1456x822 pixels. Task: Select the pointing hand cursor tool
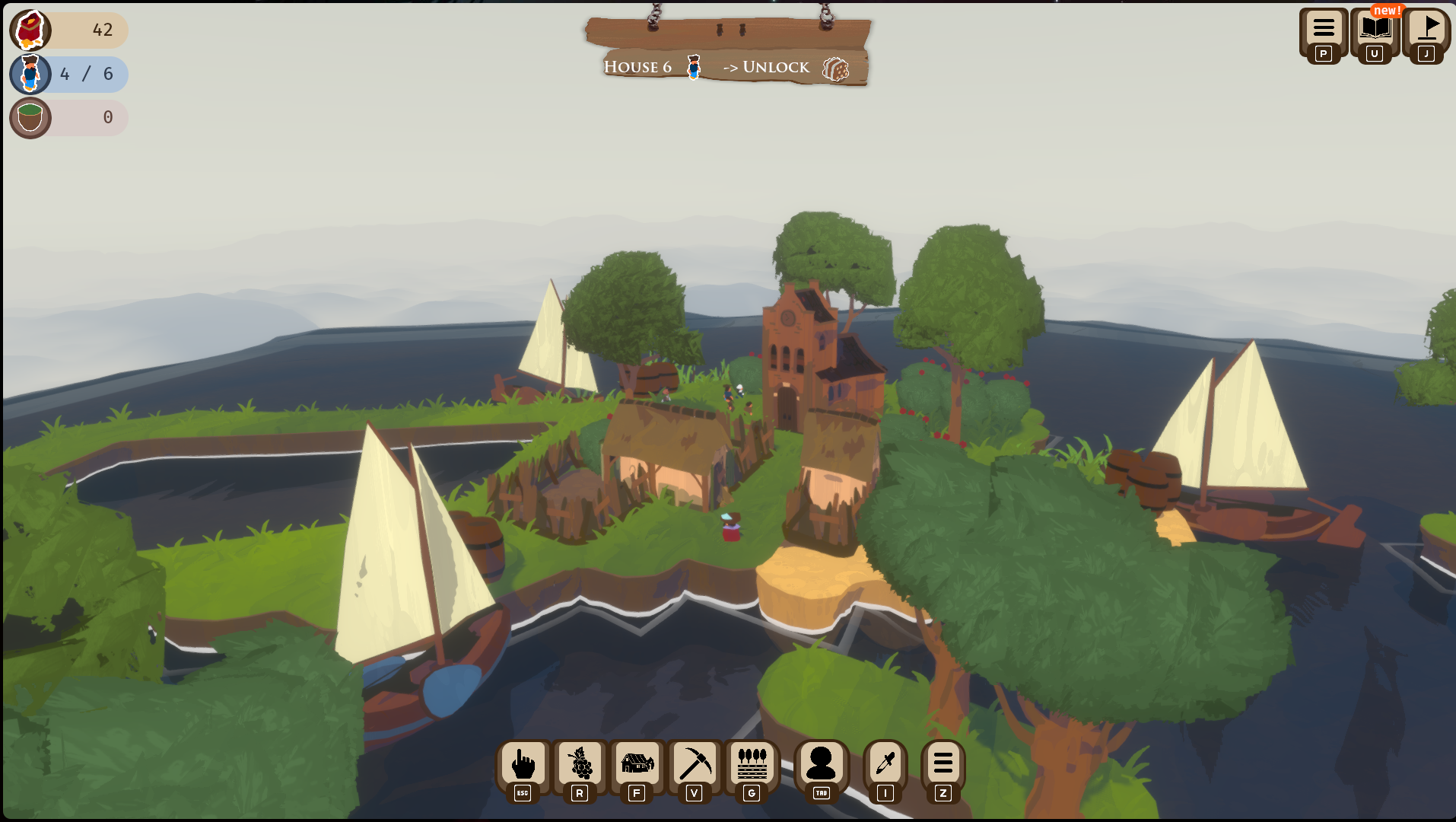point(523,764)
